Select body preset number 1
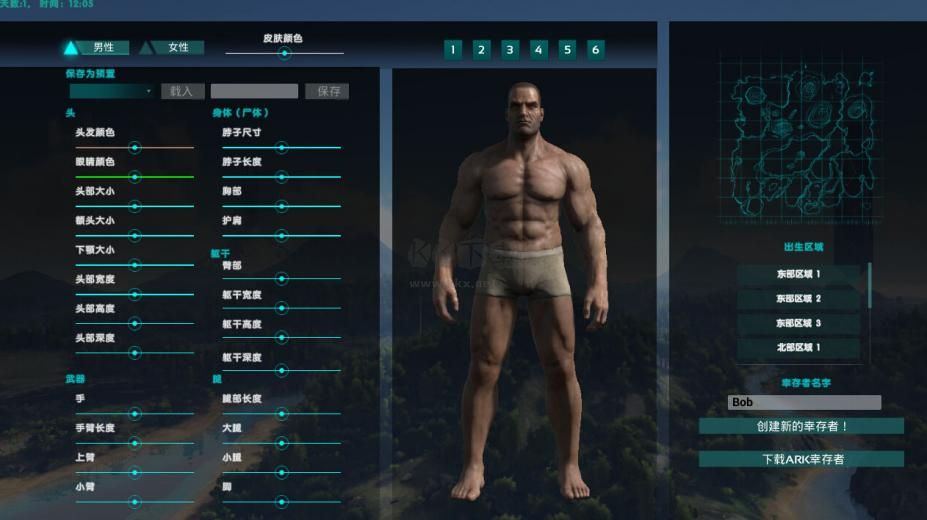Screen dimensions: 927x520 pos(453,49)
